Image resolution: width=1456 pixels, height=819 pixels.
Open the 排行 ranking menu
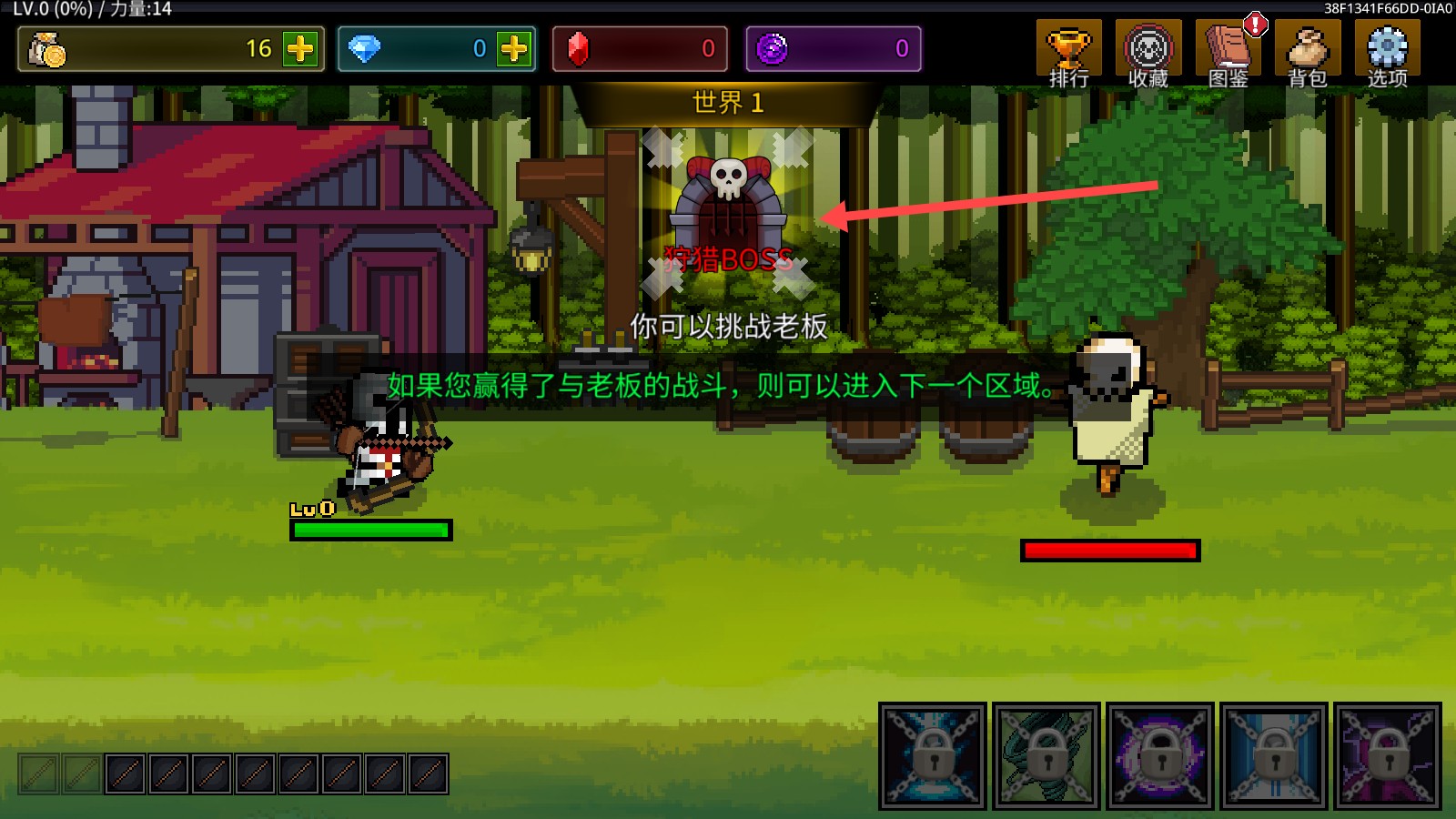[1068, 53]
